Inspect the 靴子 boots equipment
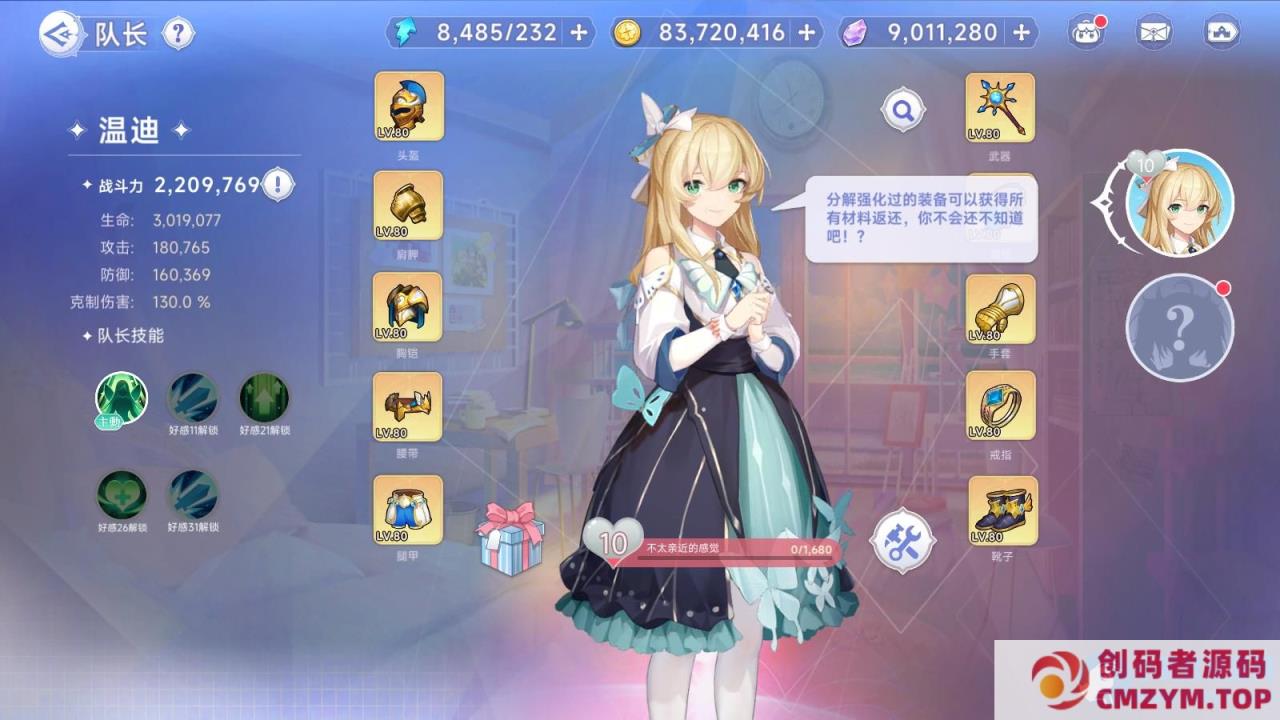The image size is (1280, 720). point(1001,511)
